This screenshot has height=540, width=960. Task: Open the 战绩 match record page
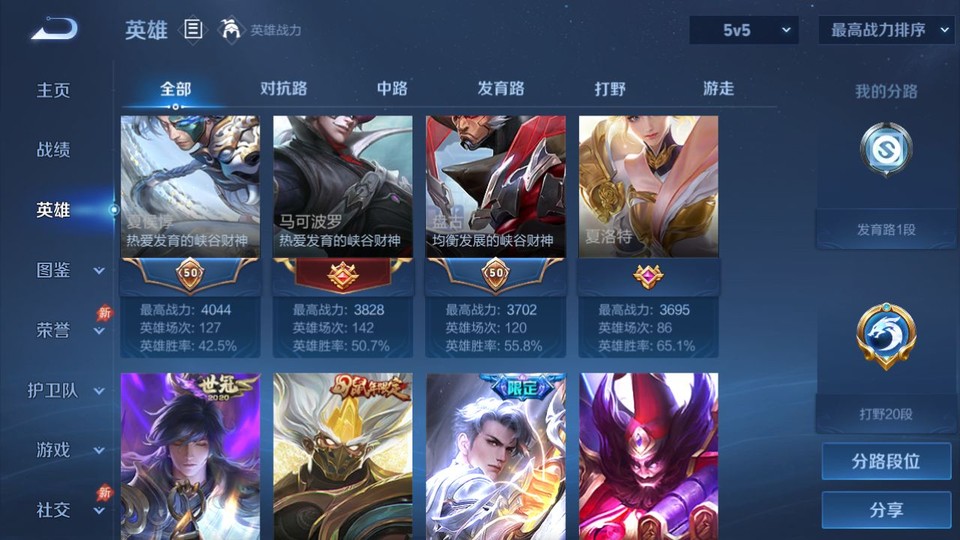[x=54, y=150]
